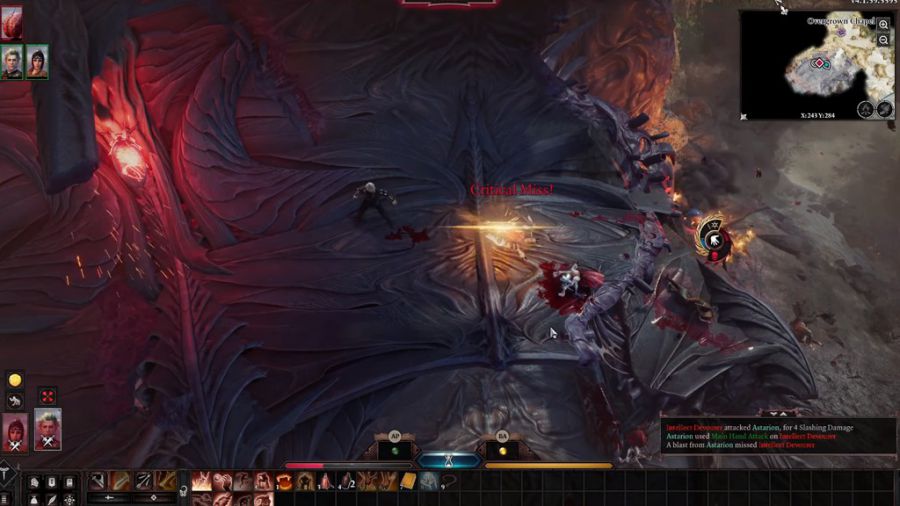Choose the white-haired portrait in turn order
The height and width of the screenshot is (506, 900).
click(48, 428)
